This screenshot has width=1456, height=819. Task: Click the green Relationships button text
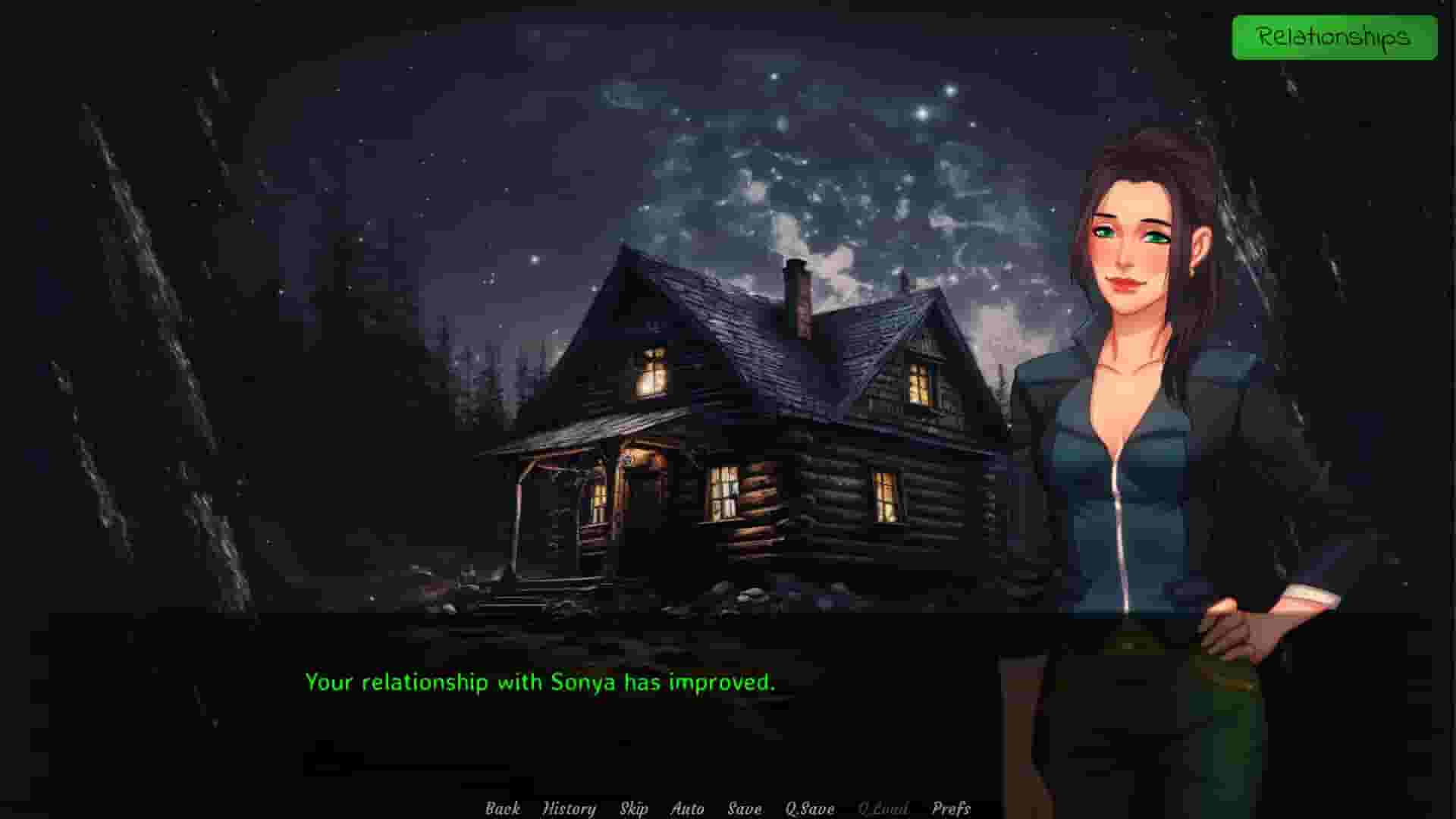1335,36
